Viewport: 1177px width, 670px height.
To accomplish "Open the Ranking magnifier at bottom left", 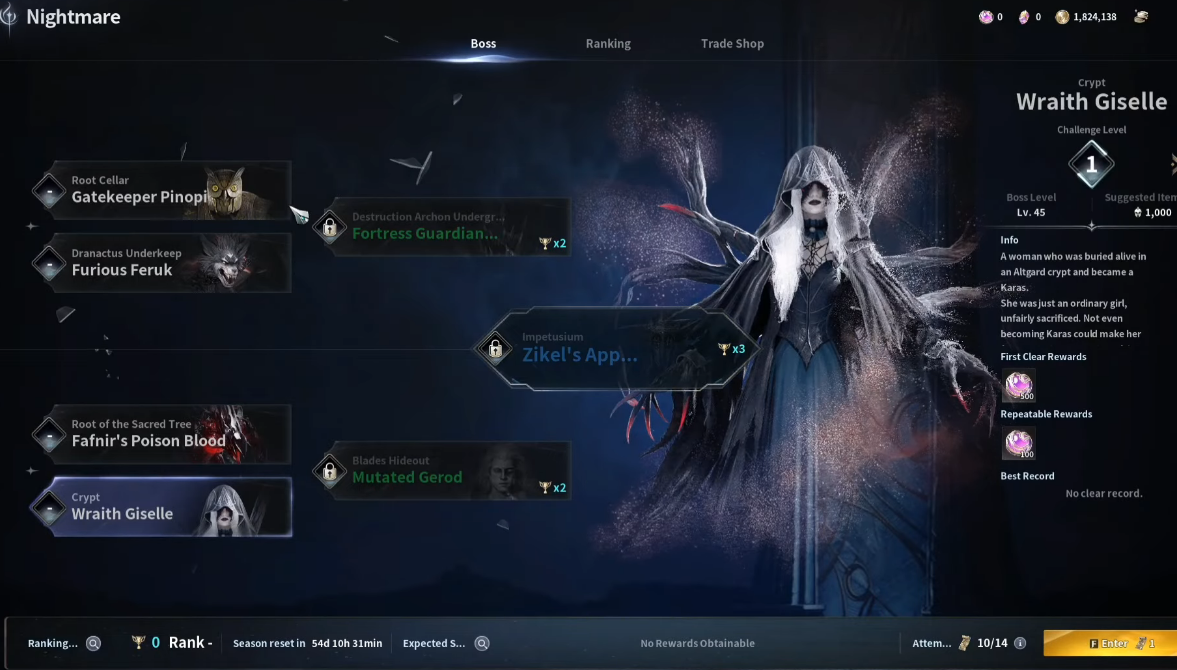I will pyautogui.click(x=93, y=643).
